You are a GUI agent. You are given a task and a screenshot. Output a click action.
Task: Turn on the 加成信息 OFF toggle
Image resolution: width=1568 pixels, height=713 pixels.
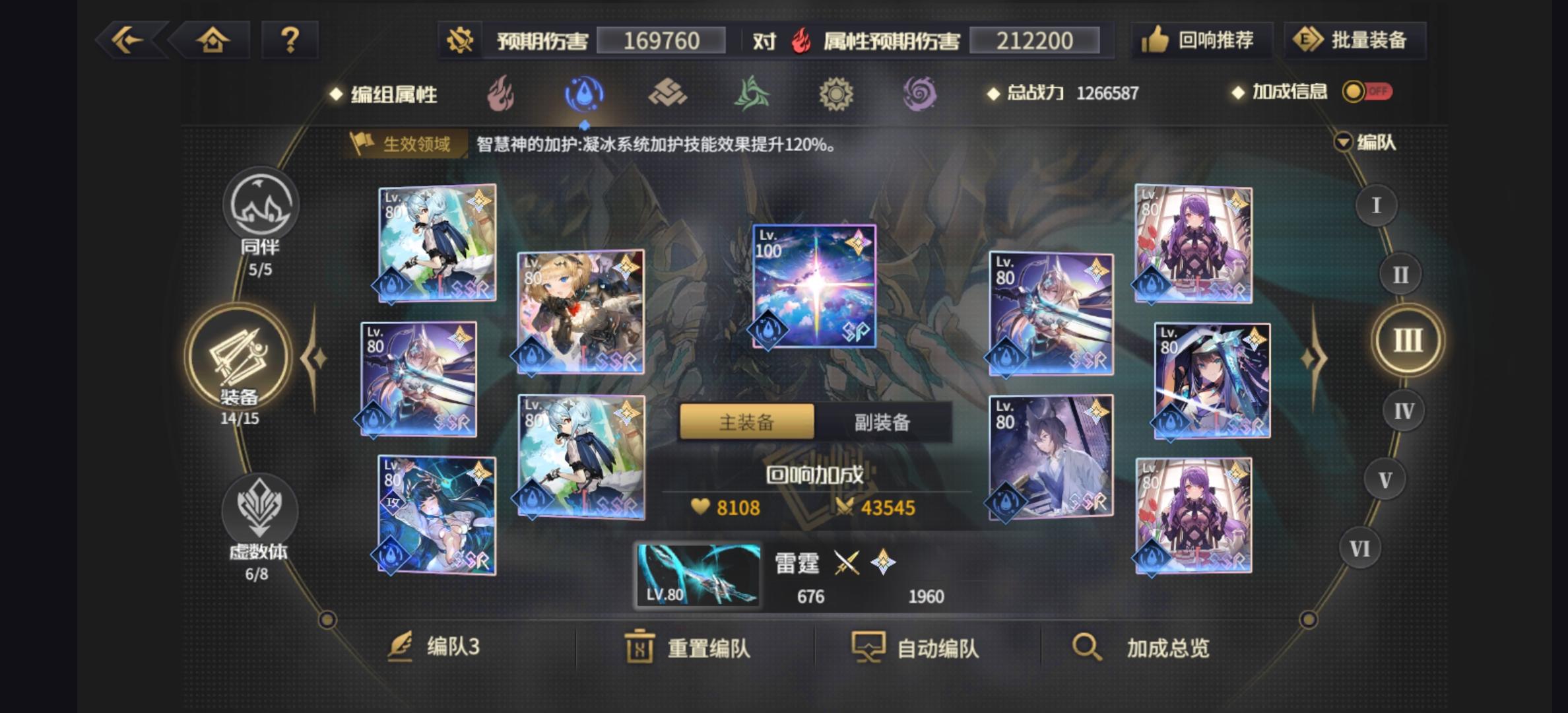coord(1369,93)
